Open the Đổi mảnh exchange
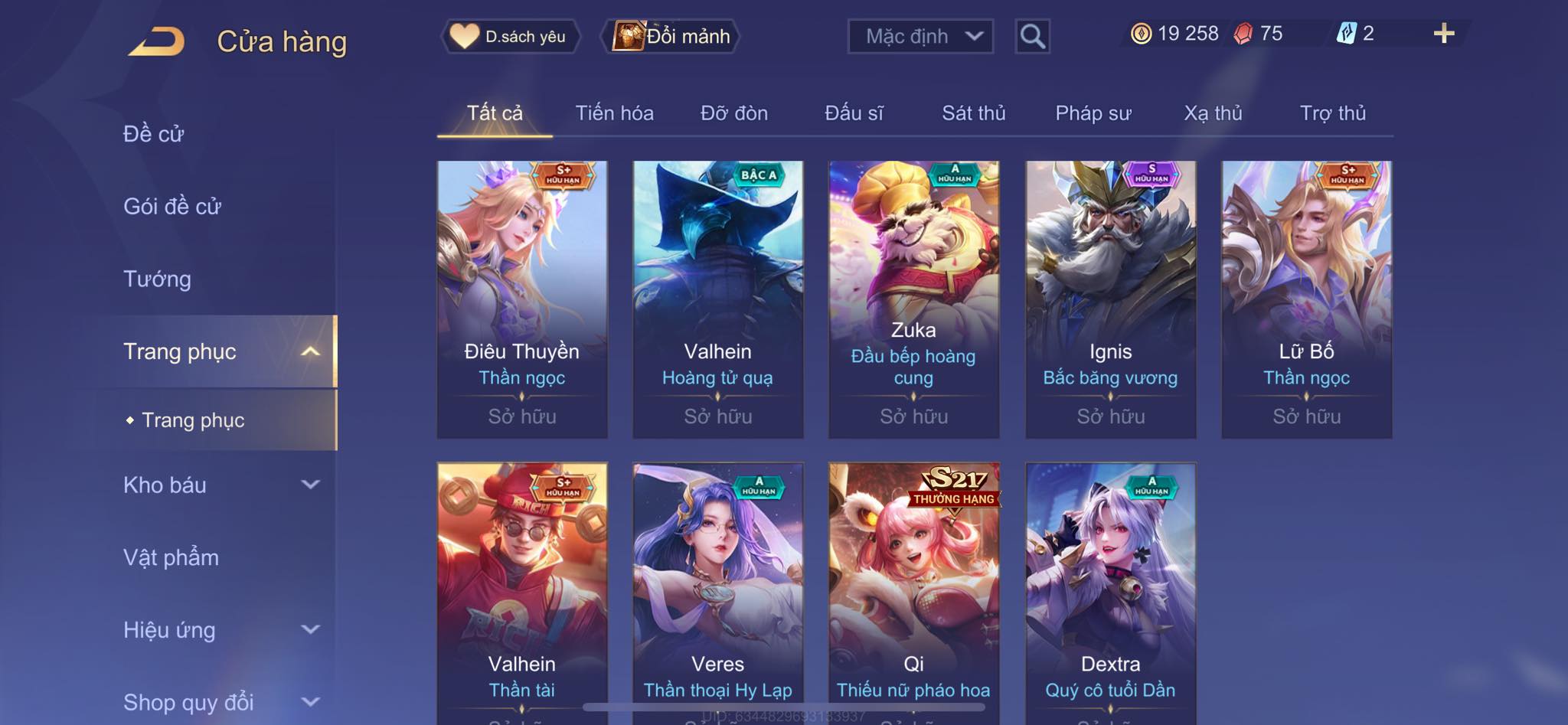Viewport: 1568px width, 725px height. coord(672,36)
